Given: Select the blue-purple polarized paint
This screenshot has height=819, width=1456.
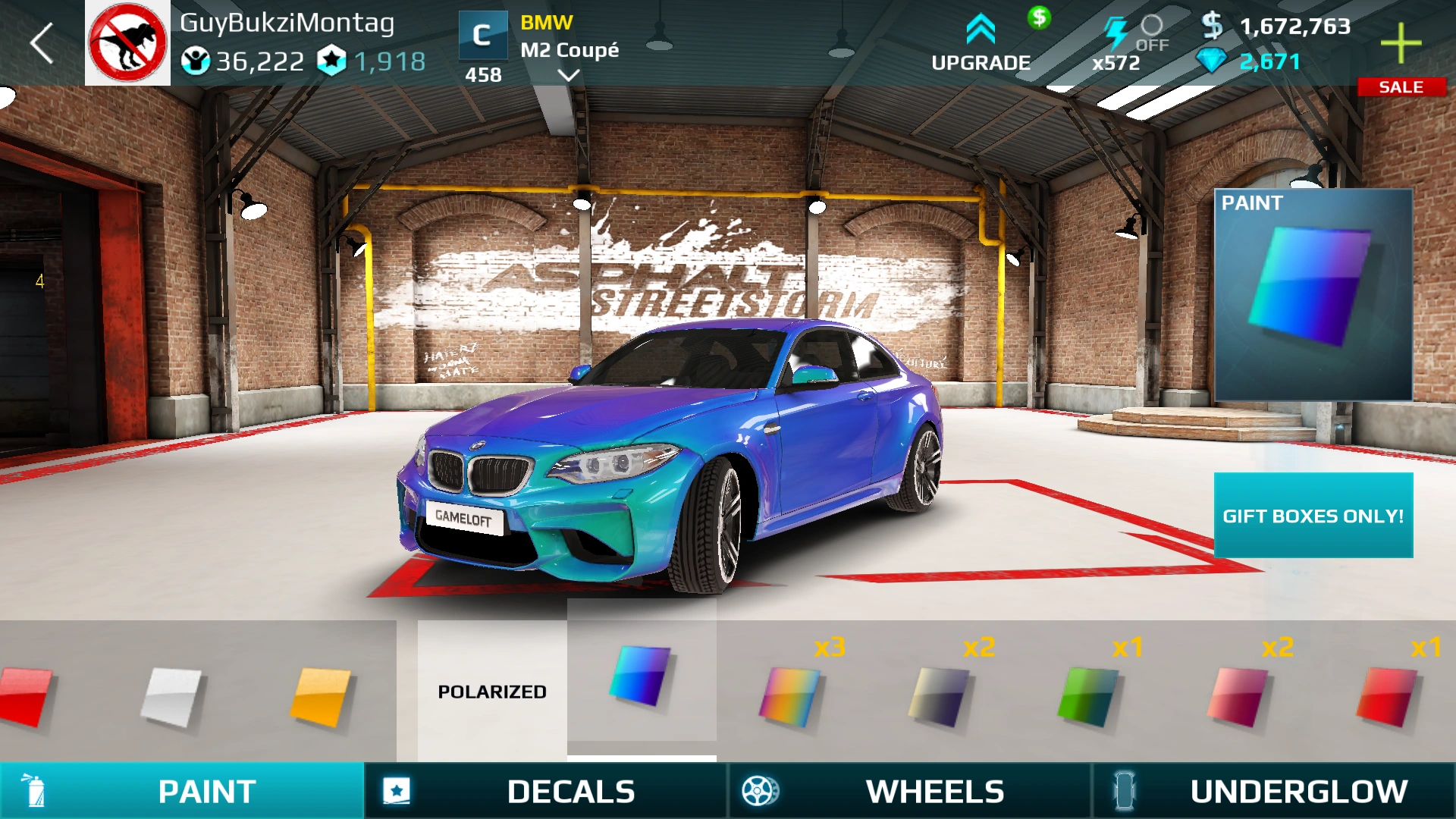Looking at the screenshot, I should tap(641, 675).
